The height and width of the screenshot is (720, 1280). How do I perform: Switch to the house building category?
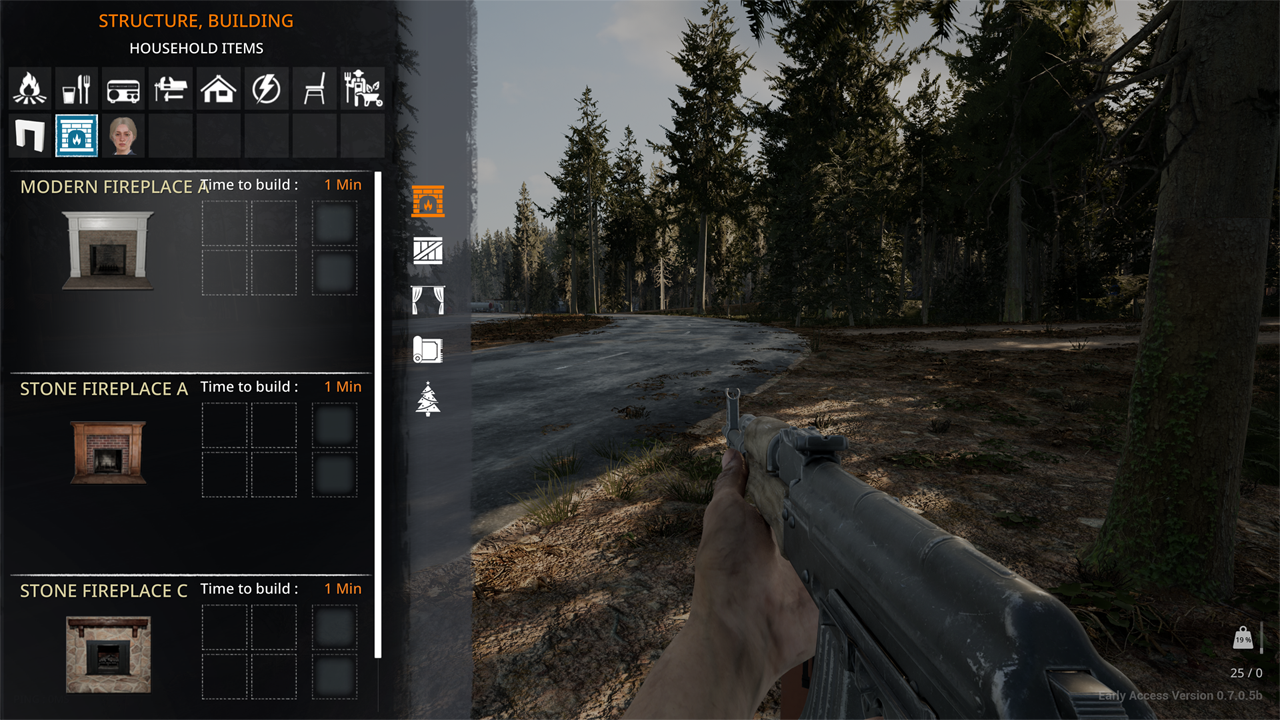219,89
